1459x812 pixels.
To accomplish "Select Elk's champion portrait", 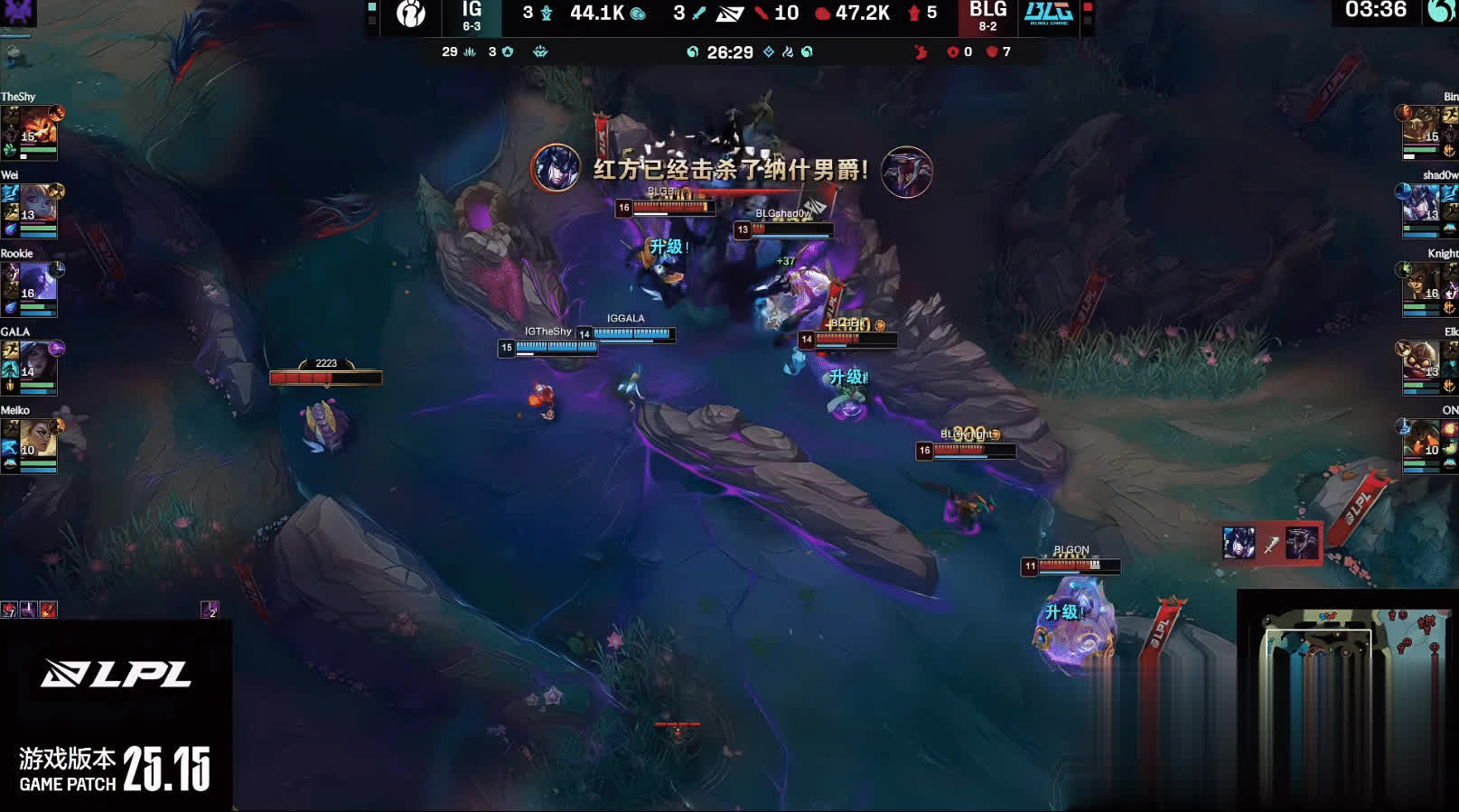I will [1421, 363].
